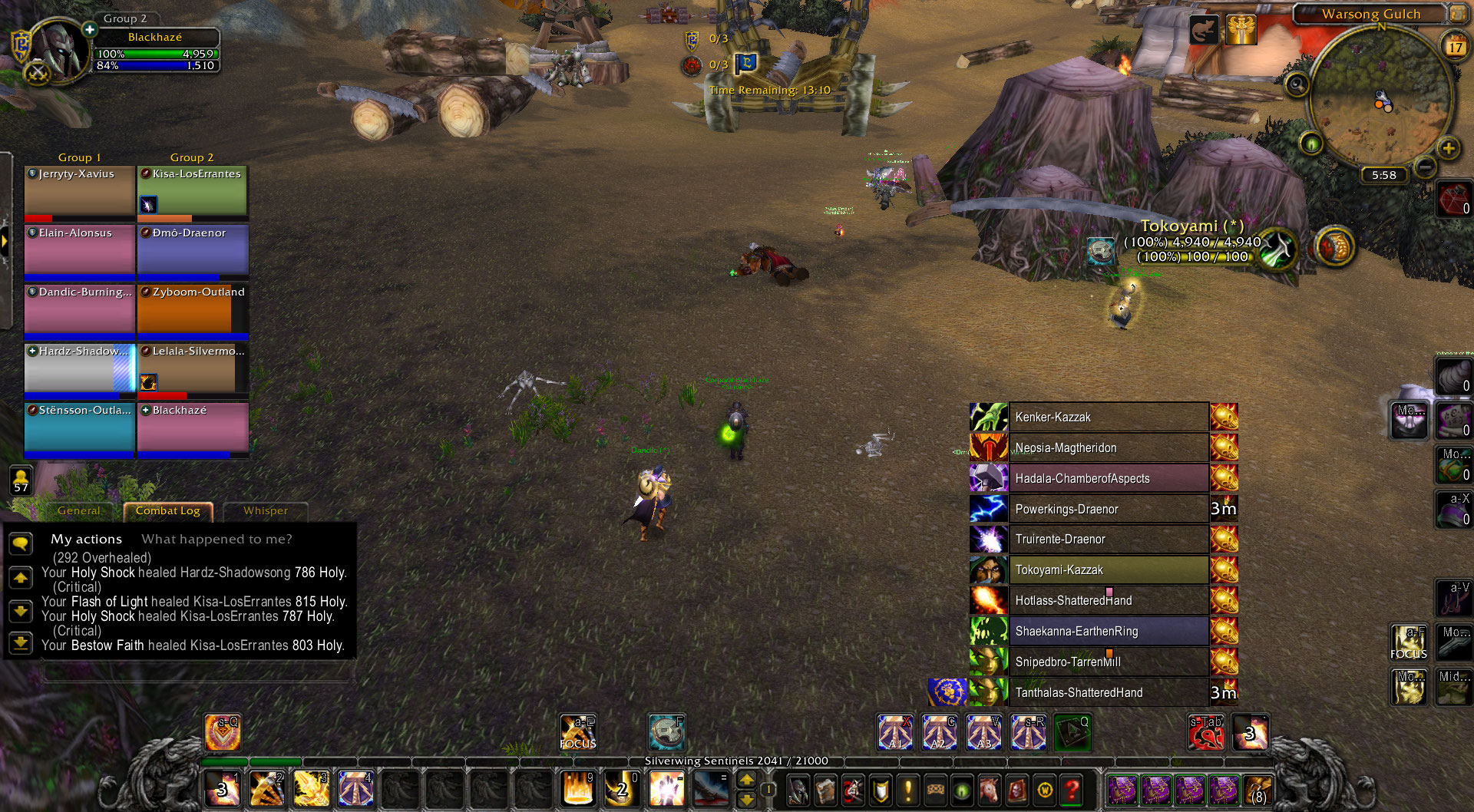Show the 'What happened to me?' combat filter
Image resolution: width=1474 pixels, height=812 pixels.
pyautogui.click(x=216, y=540)
